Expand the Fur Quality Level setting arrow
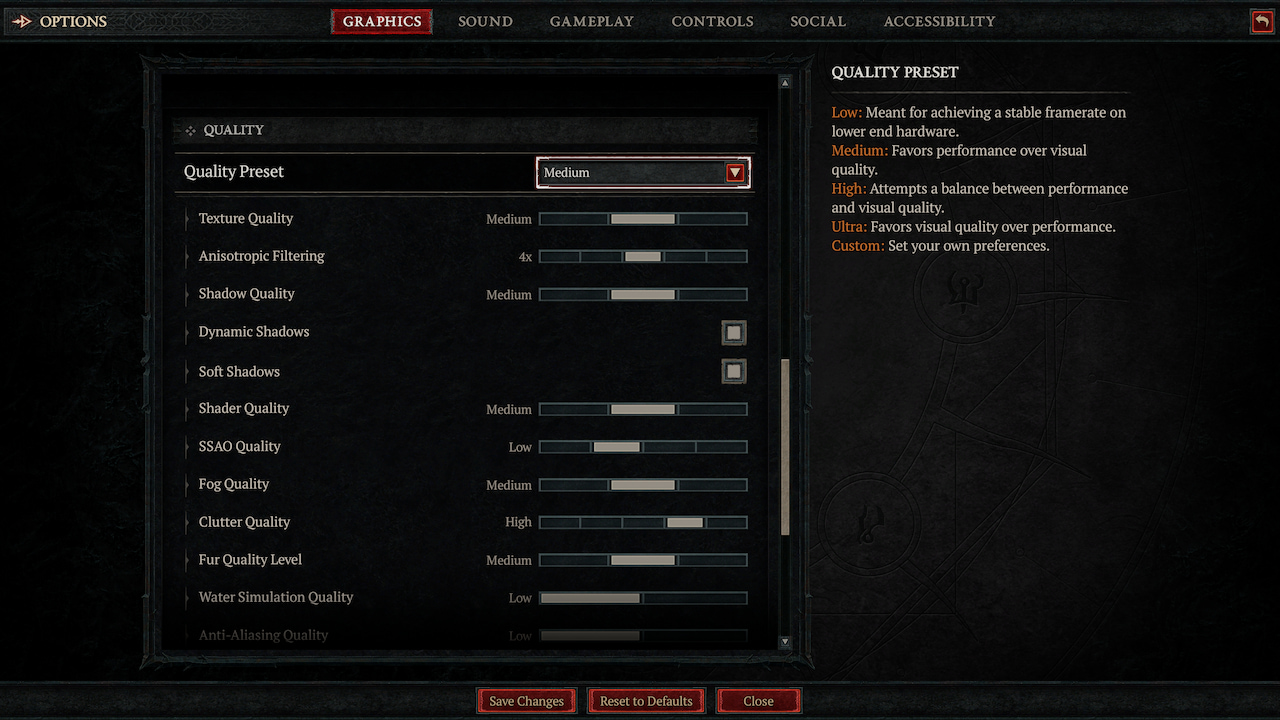Screen dimensions: 1280x720 point(188,560)
